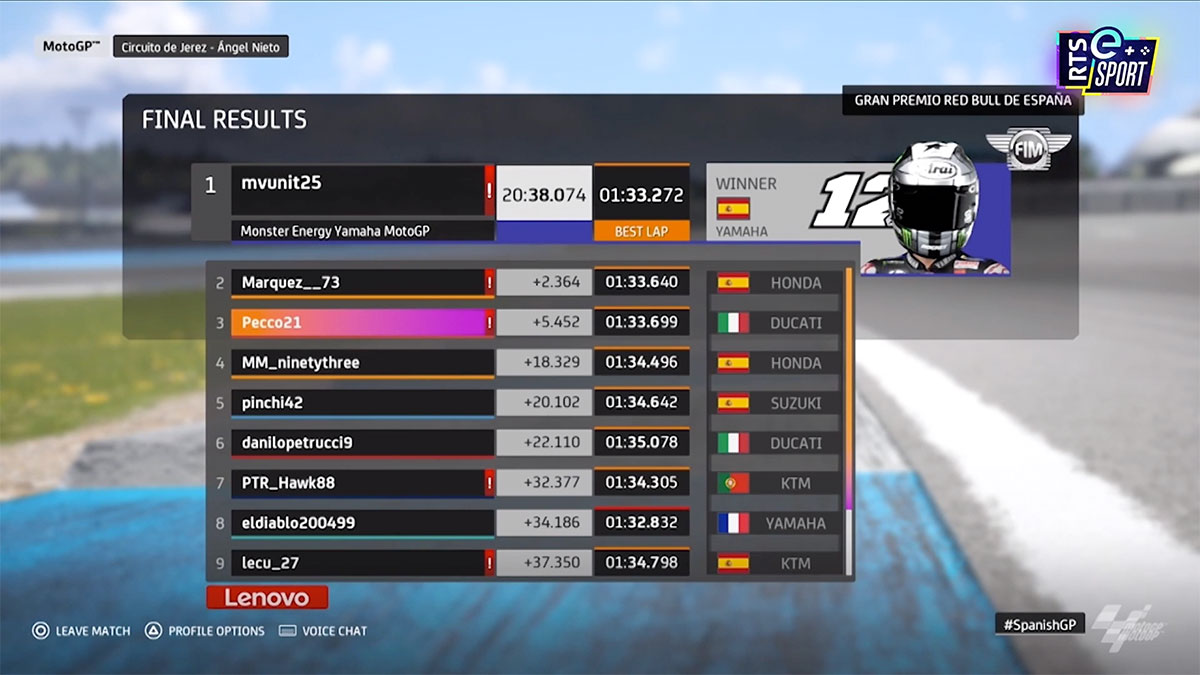The height and width of the screenshot is (675, 1200).
Task: Choose danilopetrucci9 in the standings
Action: click(361, 443)
